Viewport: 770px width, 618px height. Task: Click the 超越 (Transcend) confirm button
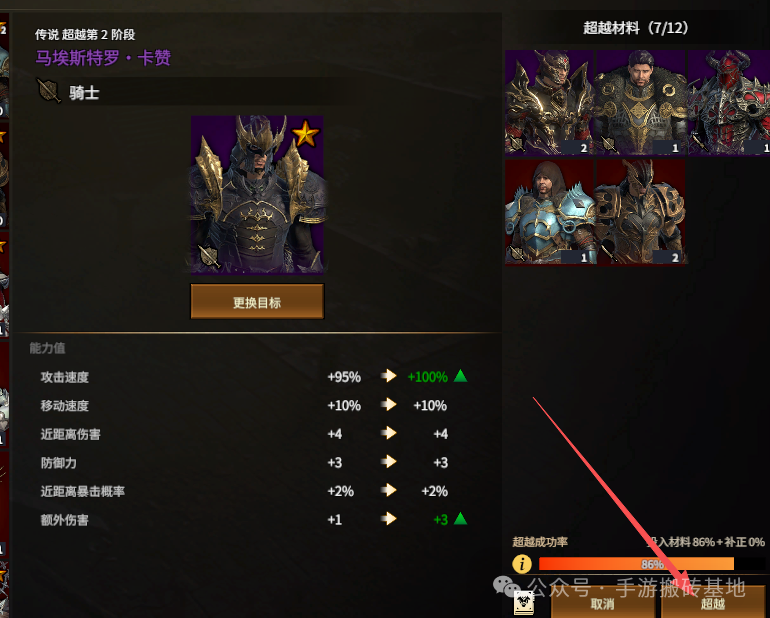coord(712,603)
